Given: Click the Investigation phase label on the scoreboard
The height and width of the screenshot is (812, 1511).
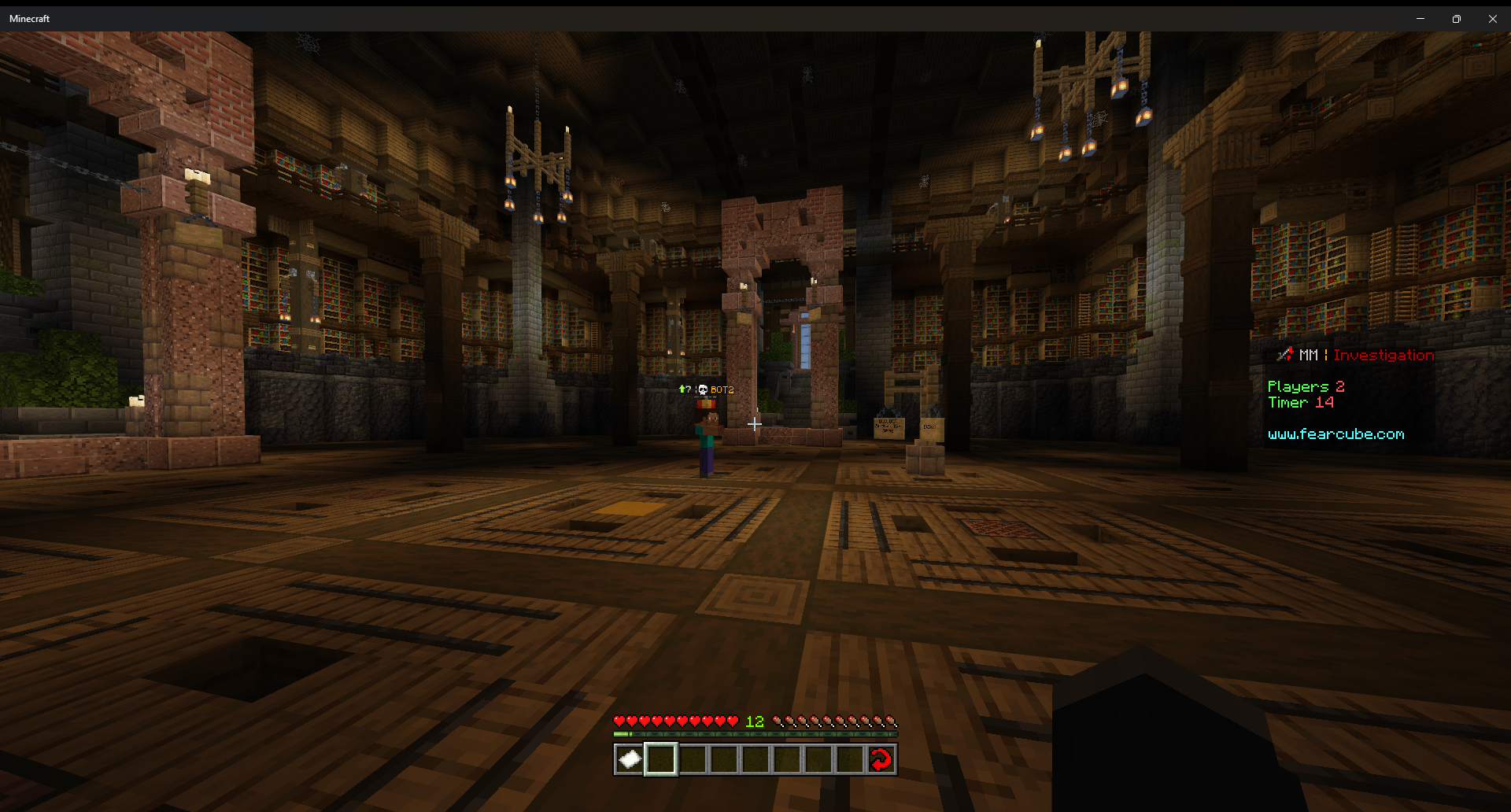Looking at the screenshot, I should tap(1384, 355).
